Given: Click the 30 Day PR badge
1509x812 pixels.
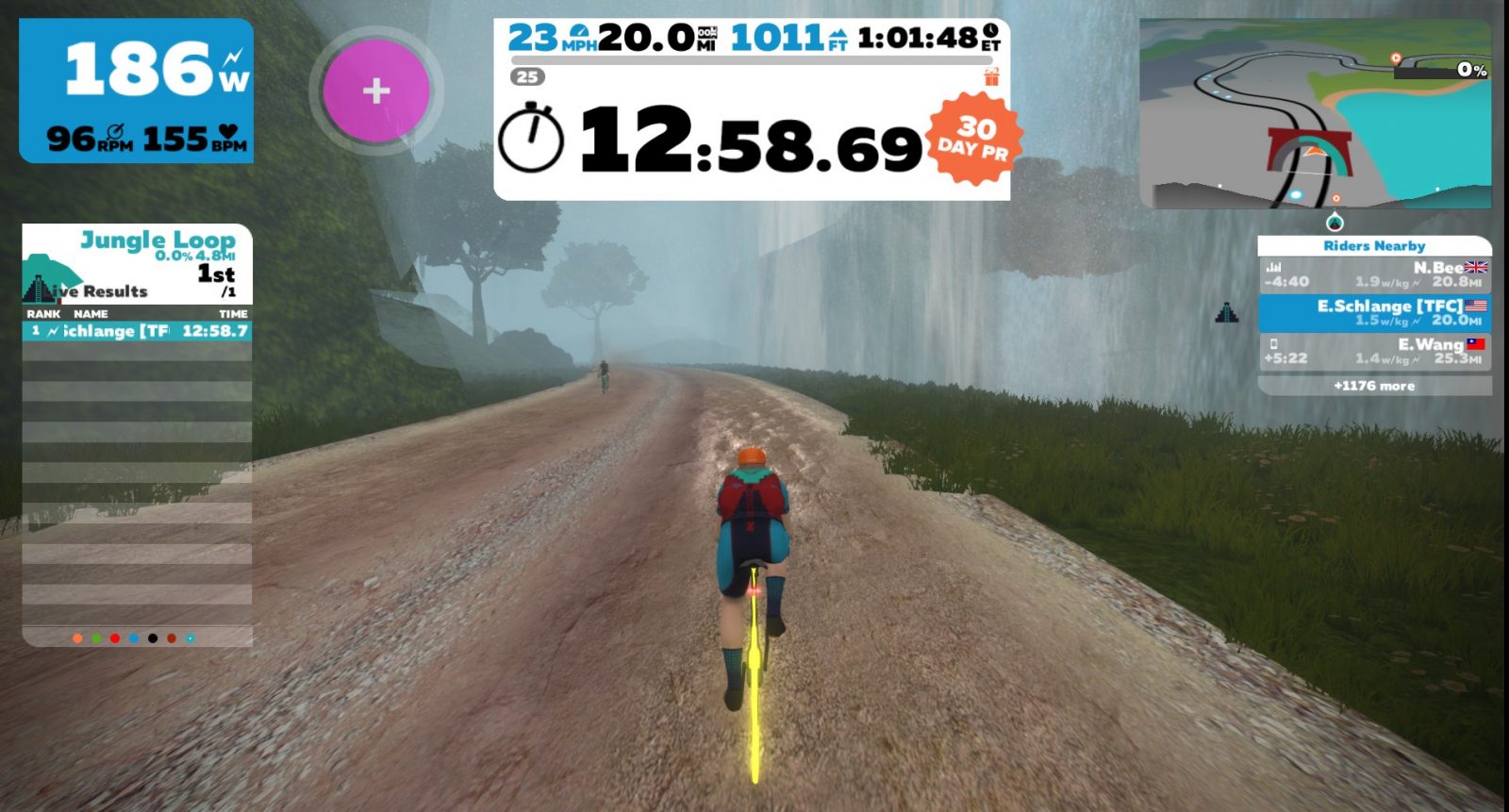Looking at the screenshot, I should (974, 139).
